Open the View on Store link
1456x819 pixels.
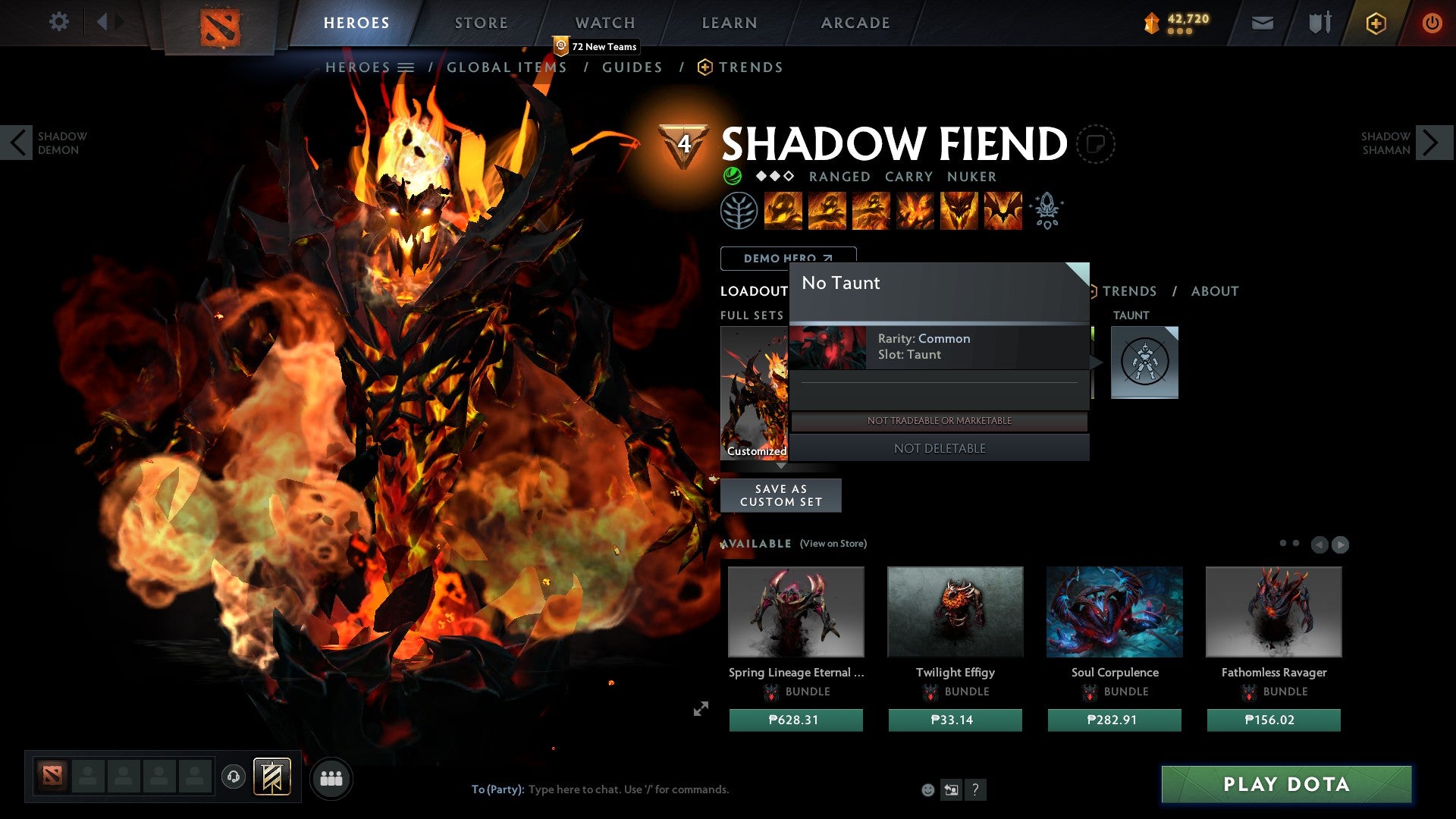[x=833, y=544]
